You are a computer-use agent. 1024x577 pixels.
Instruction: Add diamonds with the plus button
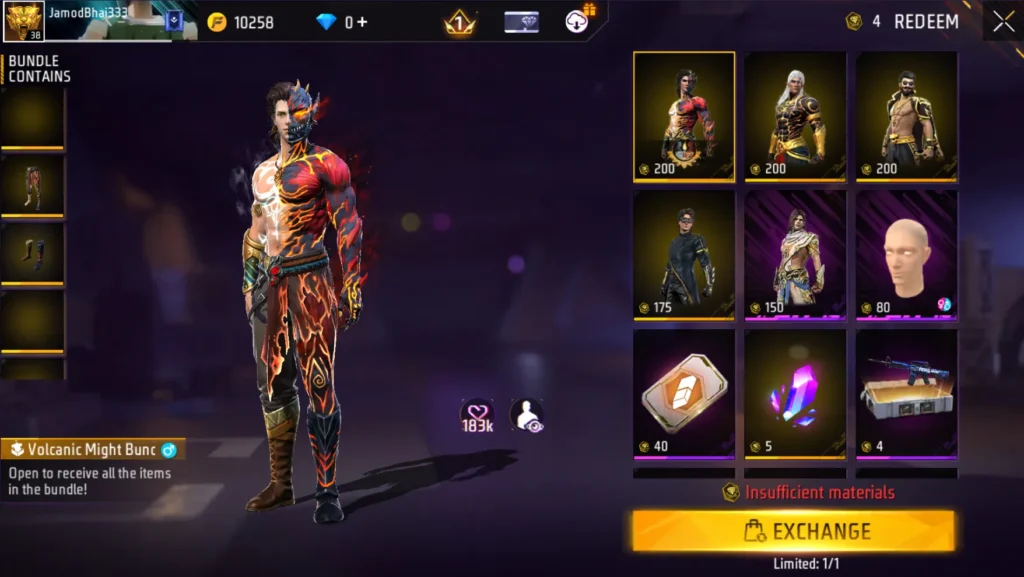pyautogui.click(x=363, y=22)
